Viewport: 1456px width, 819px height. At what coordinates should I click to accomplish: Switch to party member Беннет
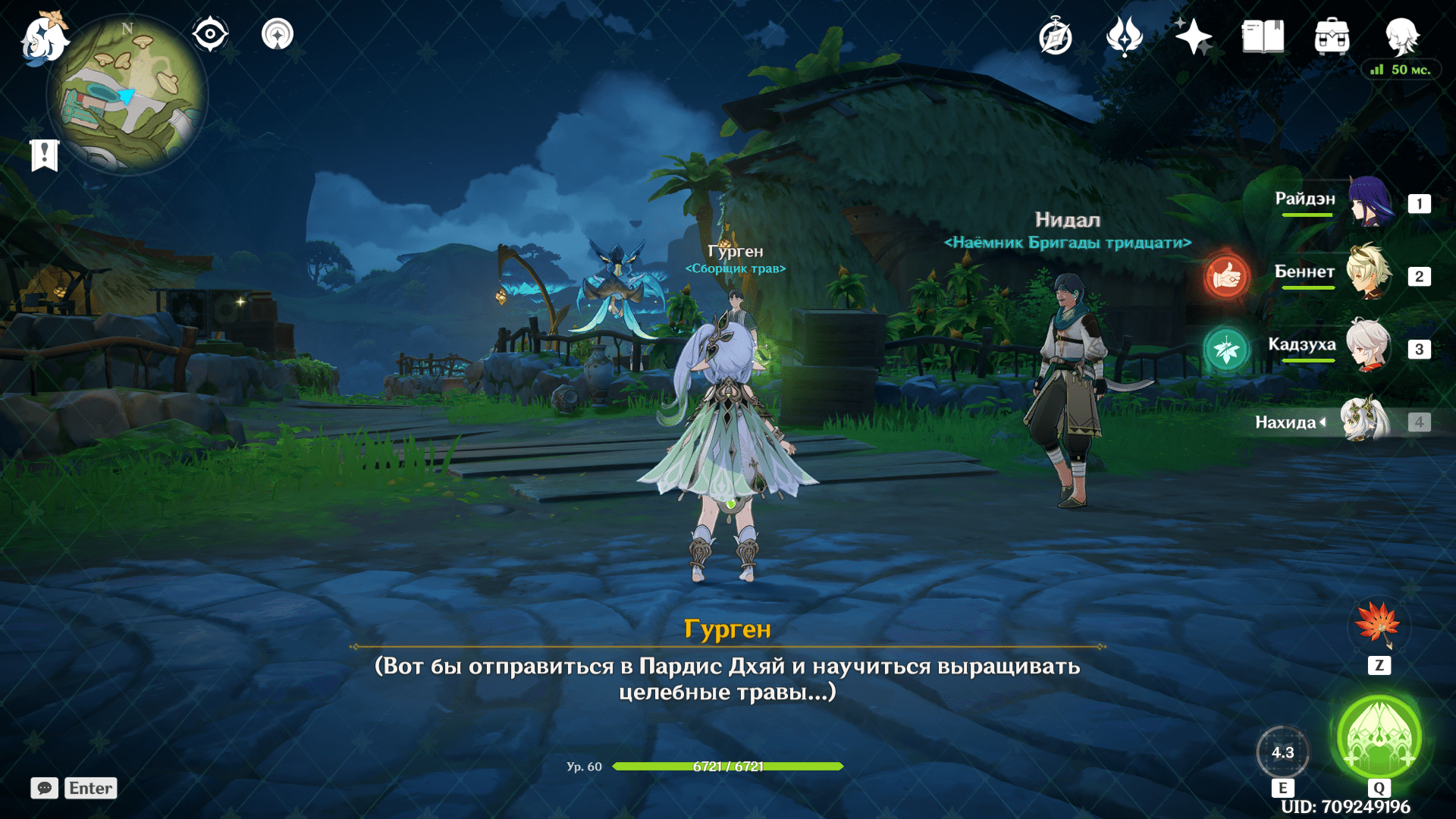click(x=1368, y=275)
